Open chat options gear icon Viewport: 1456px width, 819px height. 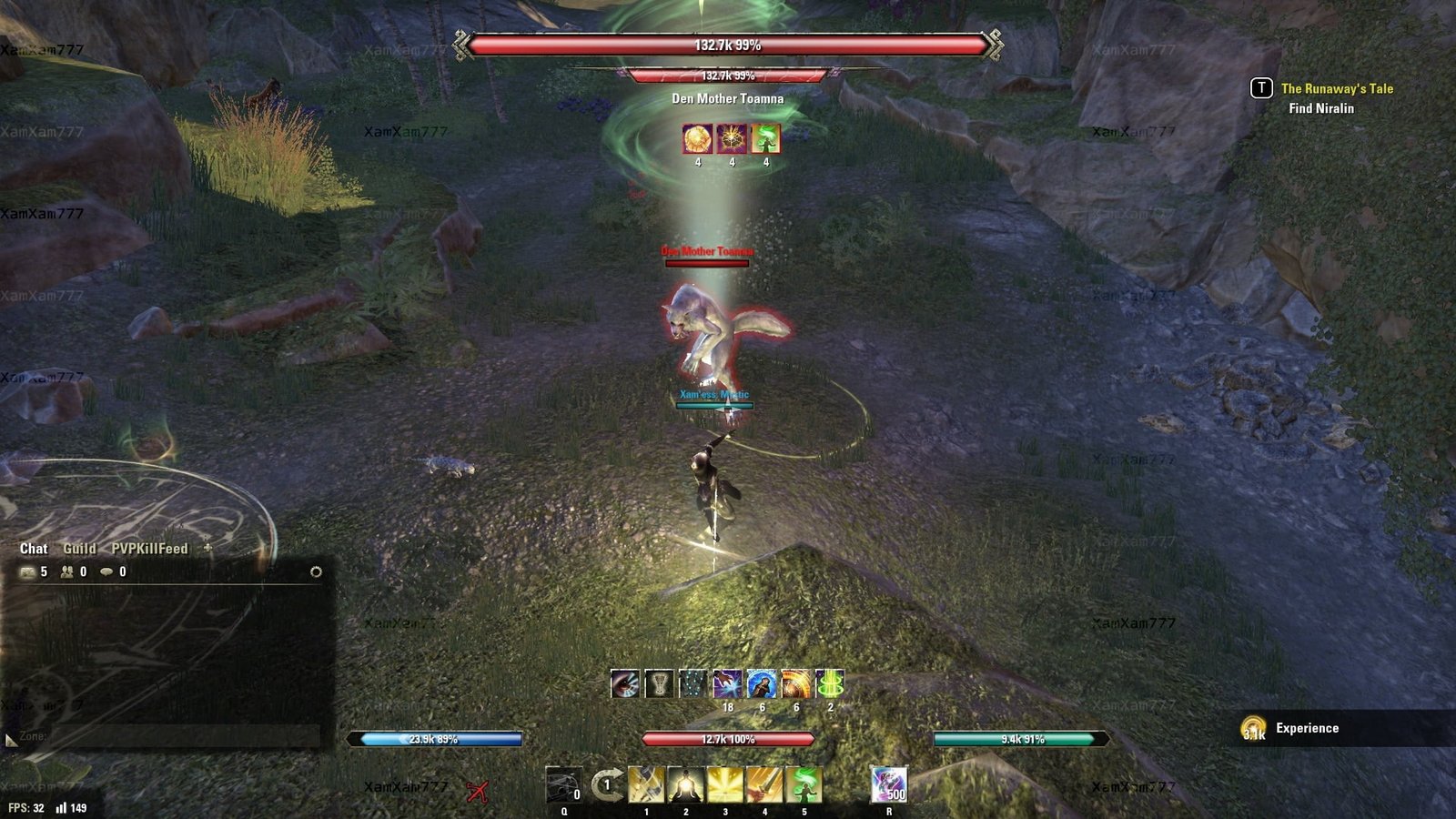[x=316, y=571]
